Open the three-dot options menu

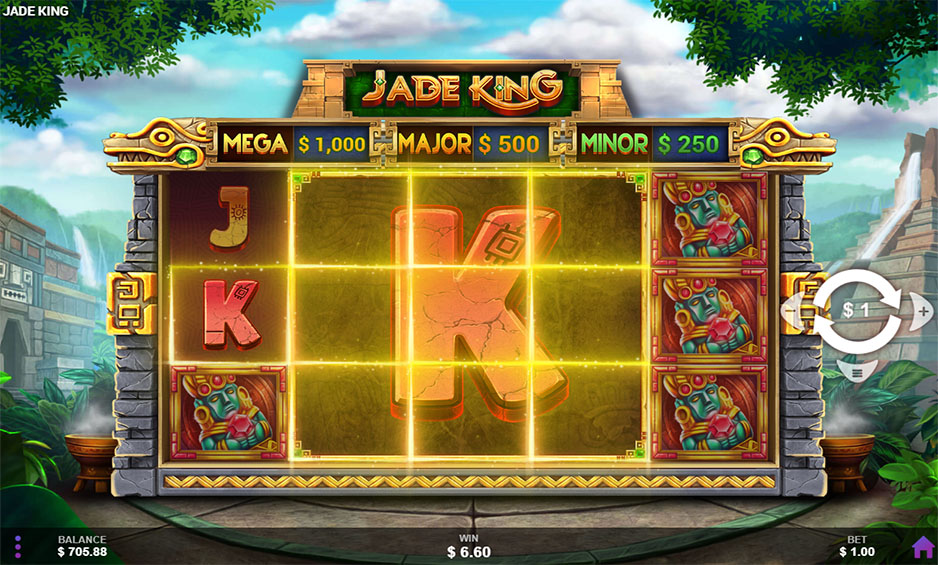[17, 546]
